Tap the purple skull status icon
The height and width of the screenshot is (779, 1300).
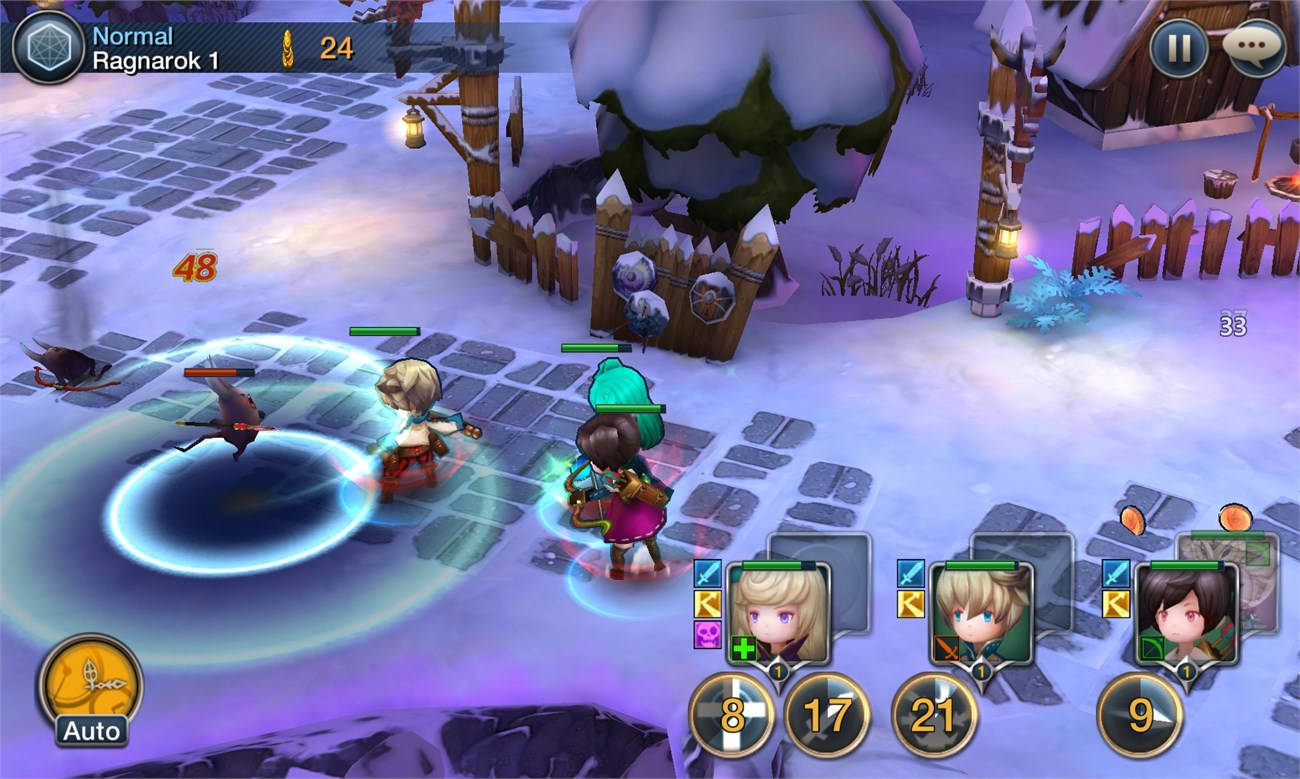point(708,634)
